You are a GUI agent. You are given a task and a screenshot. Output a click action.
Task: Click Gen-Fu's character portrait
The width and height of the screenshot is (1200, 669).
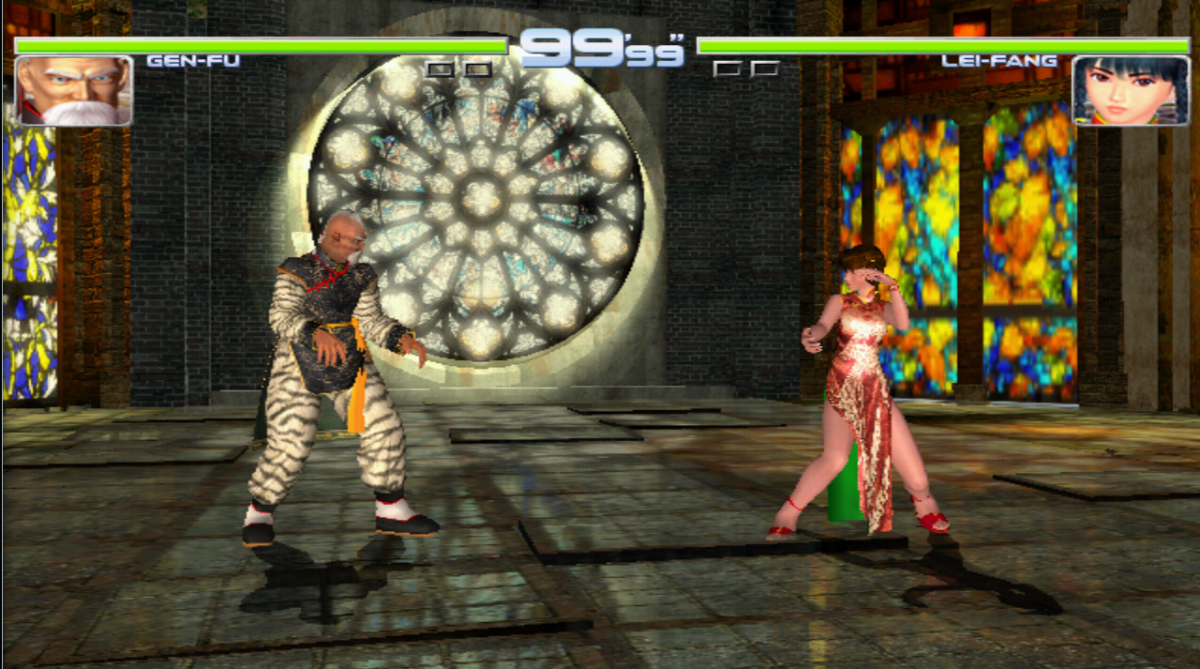pos(73,91)
